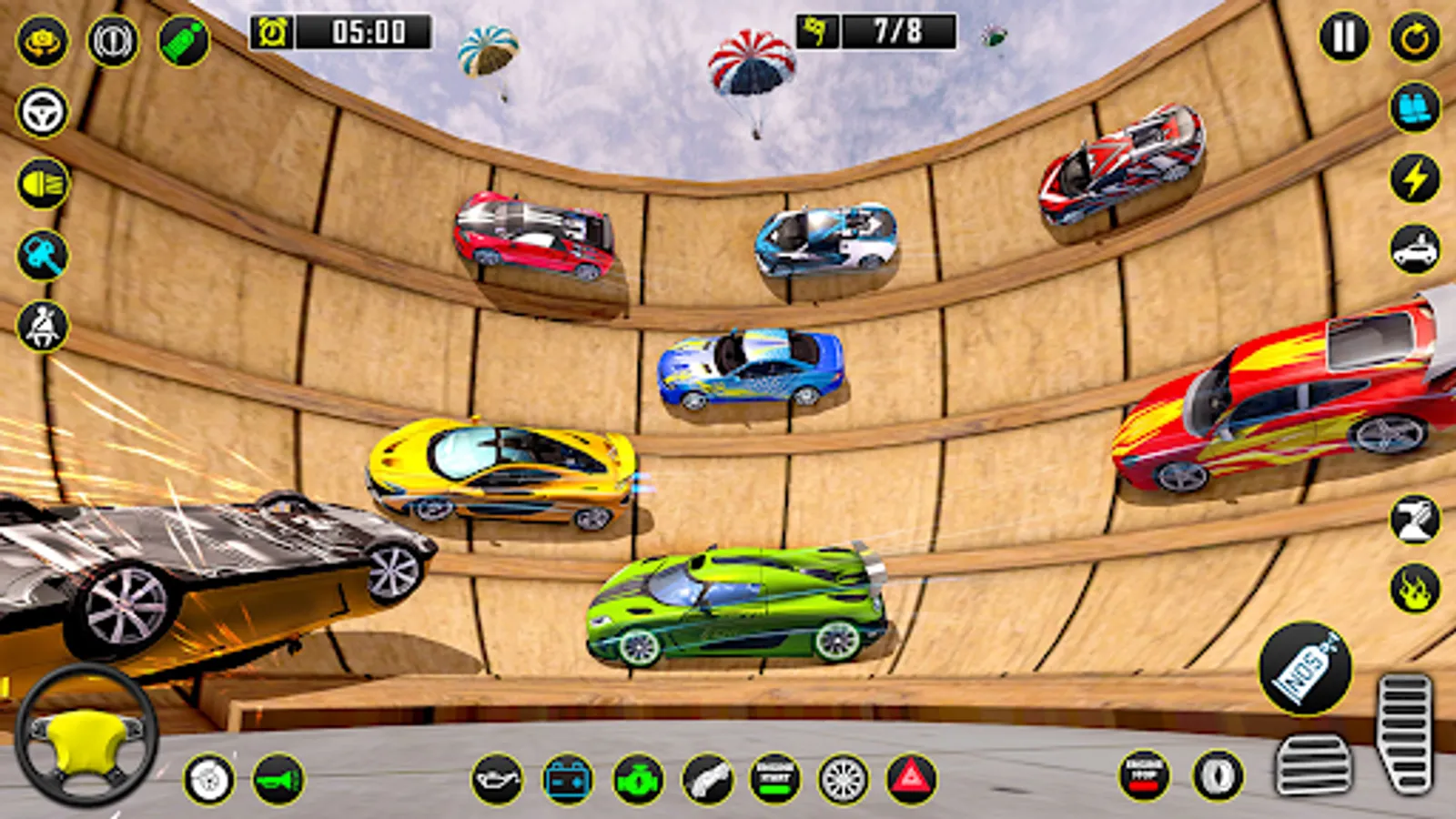Tap the green spark plug icon
Viewport: 1456px width, 819px height.
coord(183,40)
